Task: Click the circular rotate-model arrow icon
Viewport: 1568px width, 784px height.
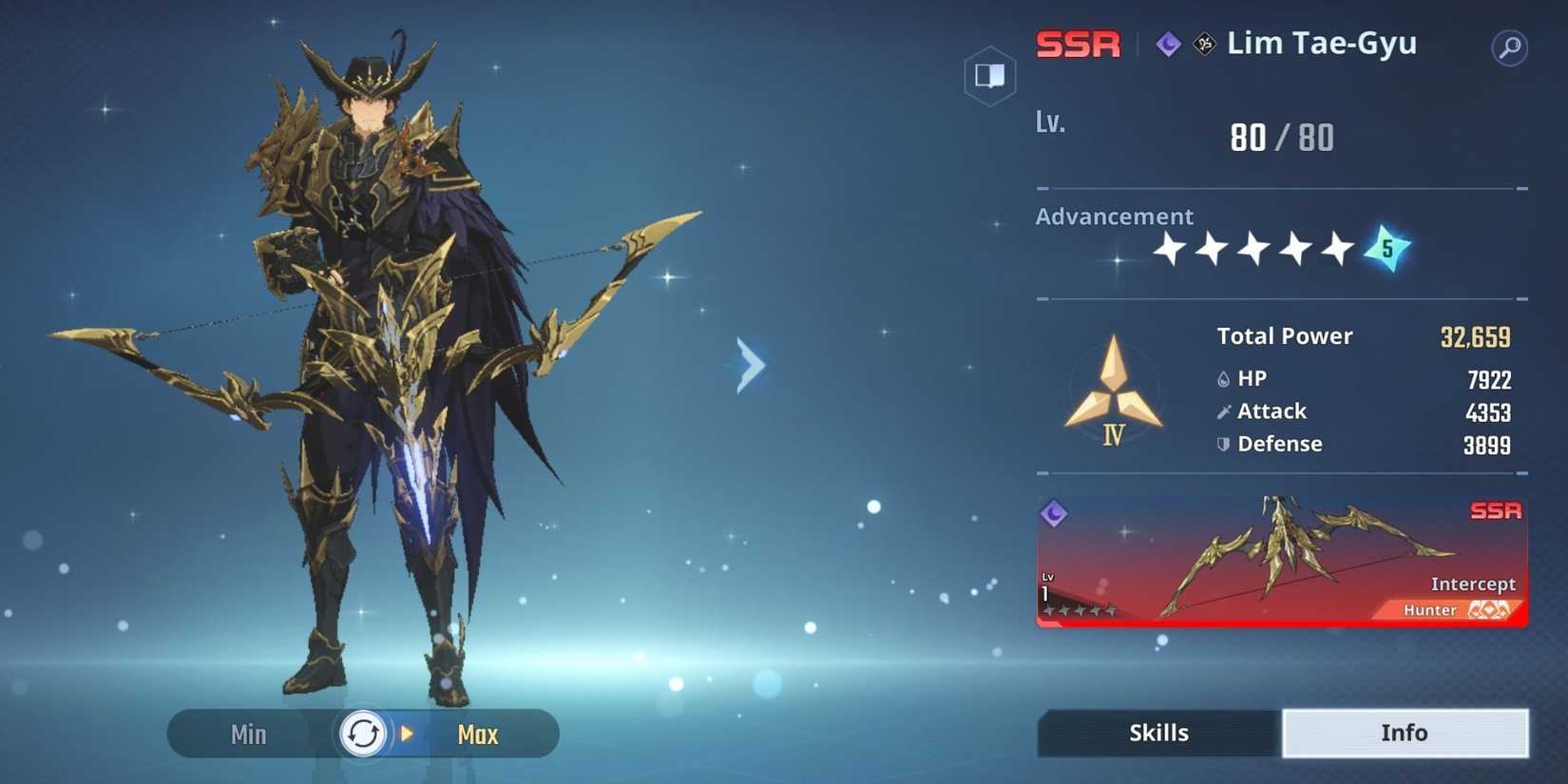Action: 362,733
